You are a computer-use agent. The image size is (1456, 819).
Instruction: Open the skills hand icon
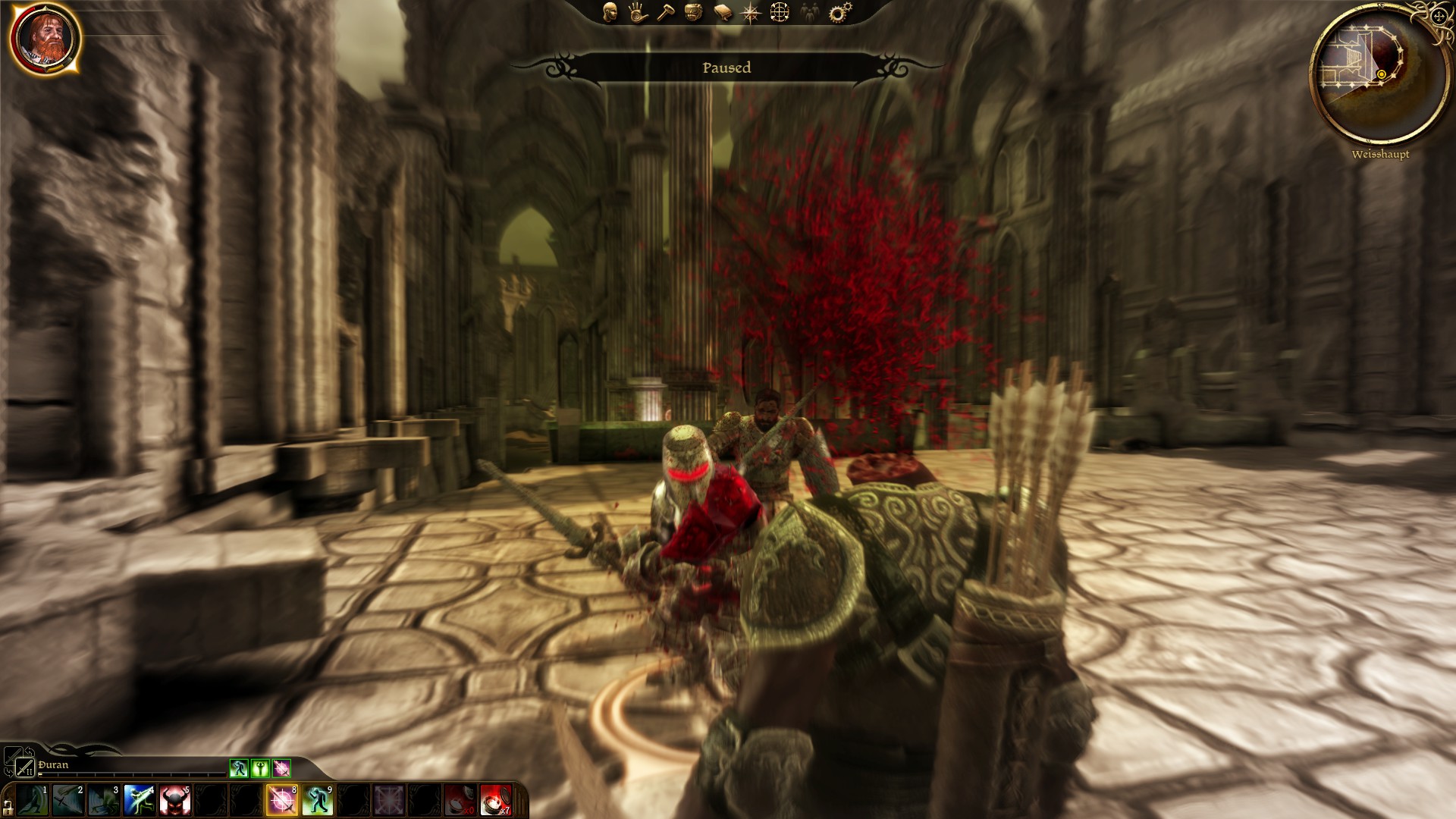coord(638,12)
